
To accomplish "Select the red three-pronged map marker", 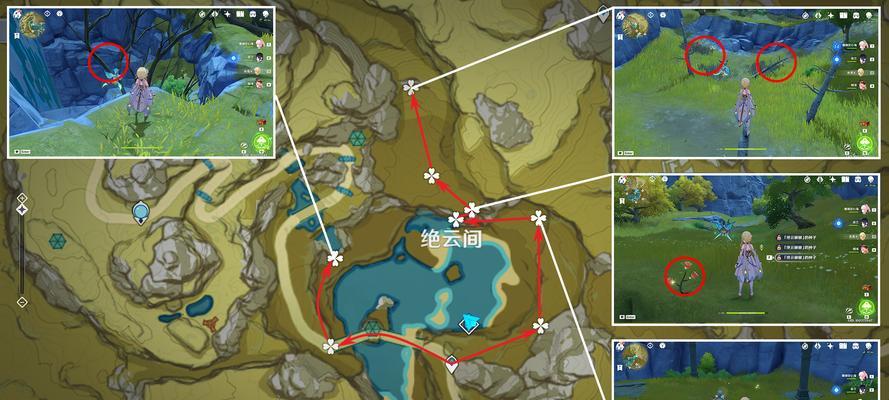I will [211, 323].
